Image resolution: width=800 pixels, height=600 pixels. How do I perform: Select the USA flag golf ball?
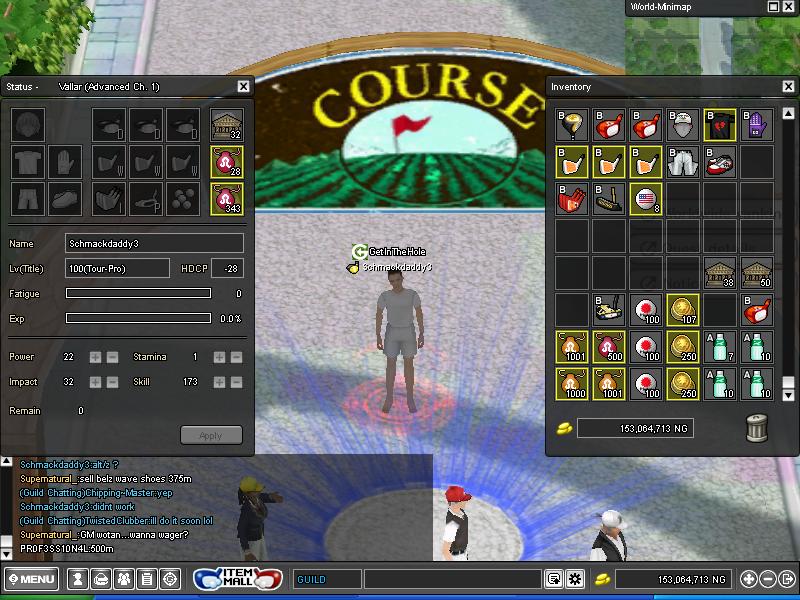[646, 199]
